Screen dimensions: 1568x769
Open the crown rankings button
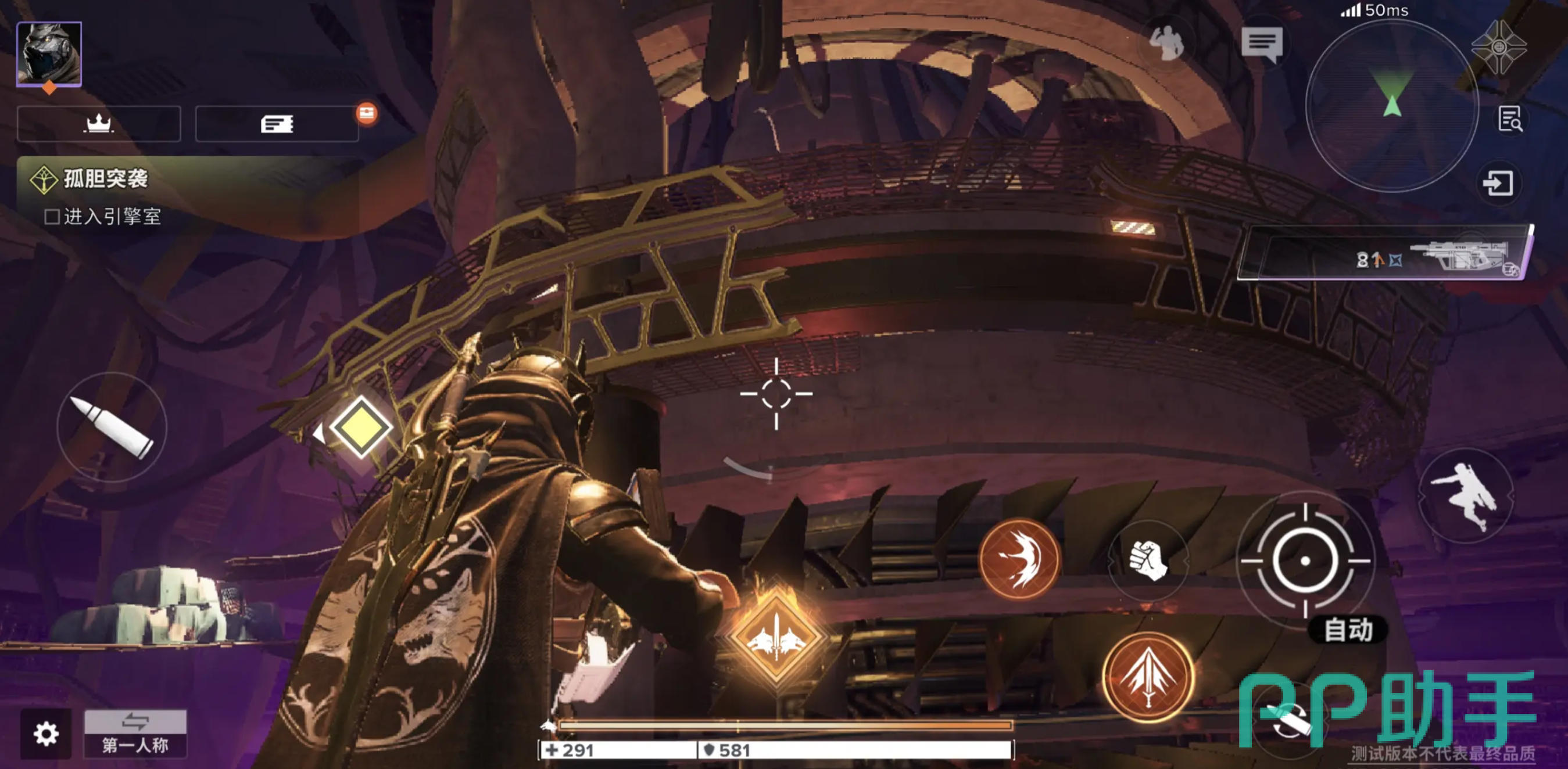pyautogui.click(x=99, y=124)
